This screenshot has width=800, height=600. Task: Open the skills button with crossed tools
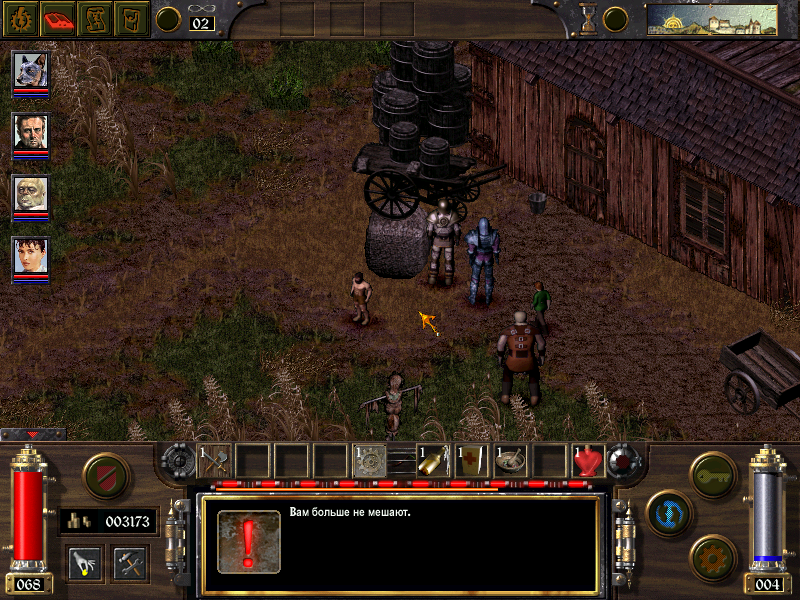point(130,562)
